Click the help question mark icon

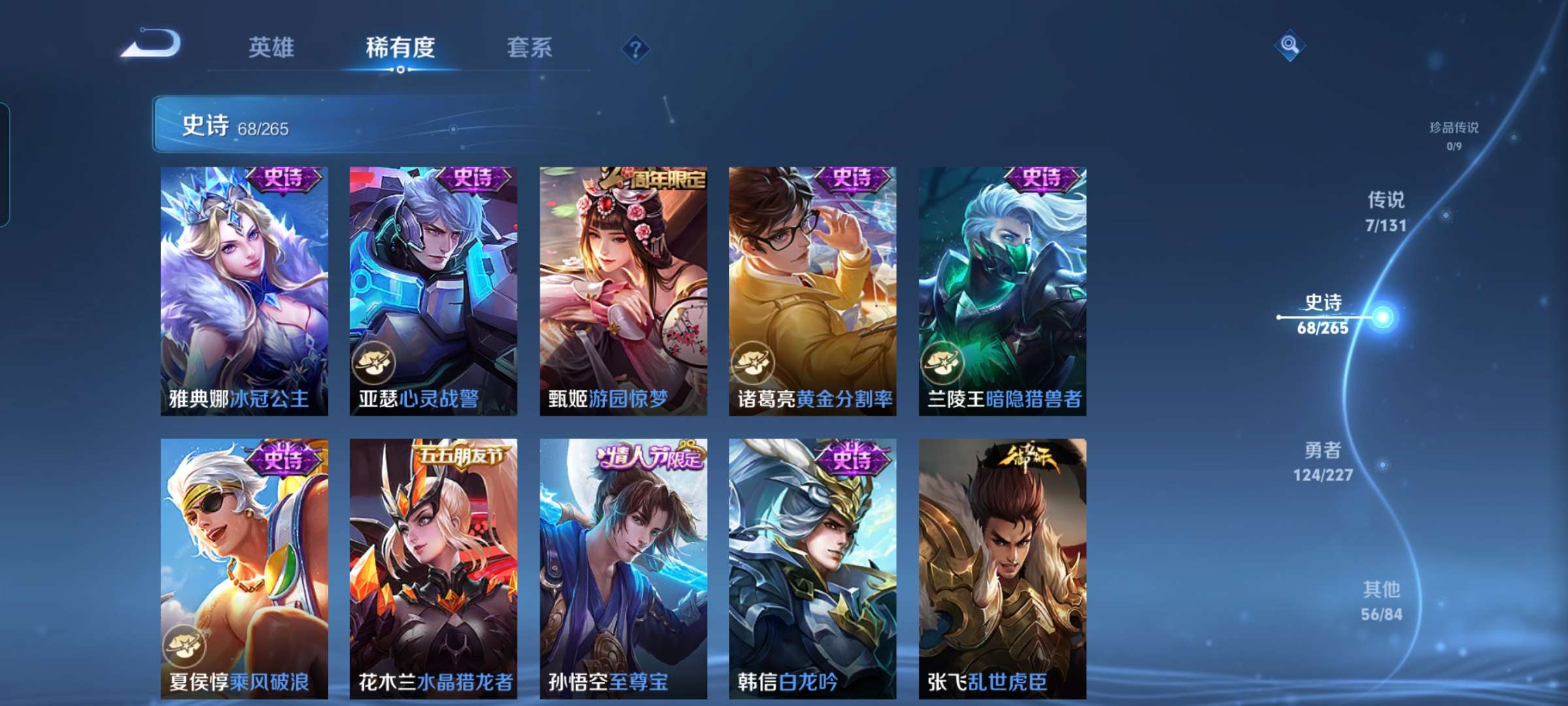[637, 48]
